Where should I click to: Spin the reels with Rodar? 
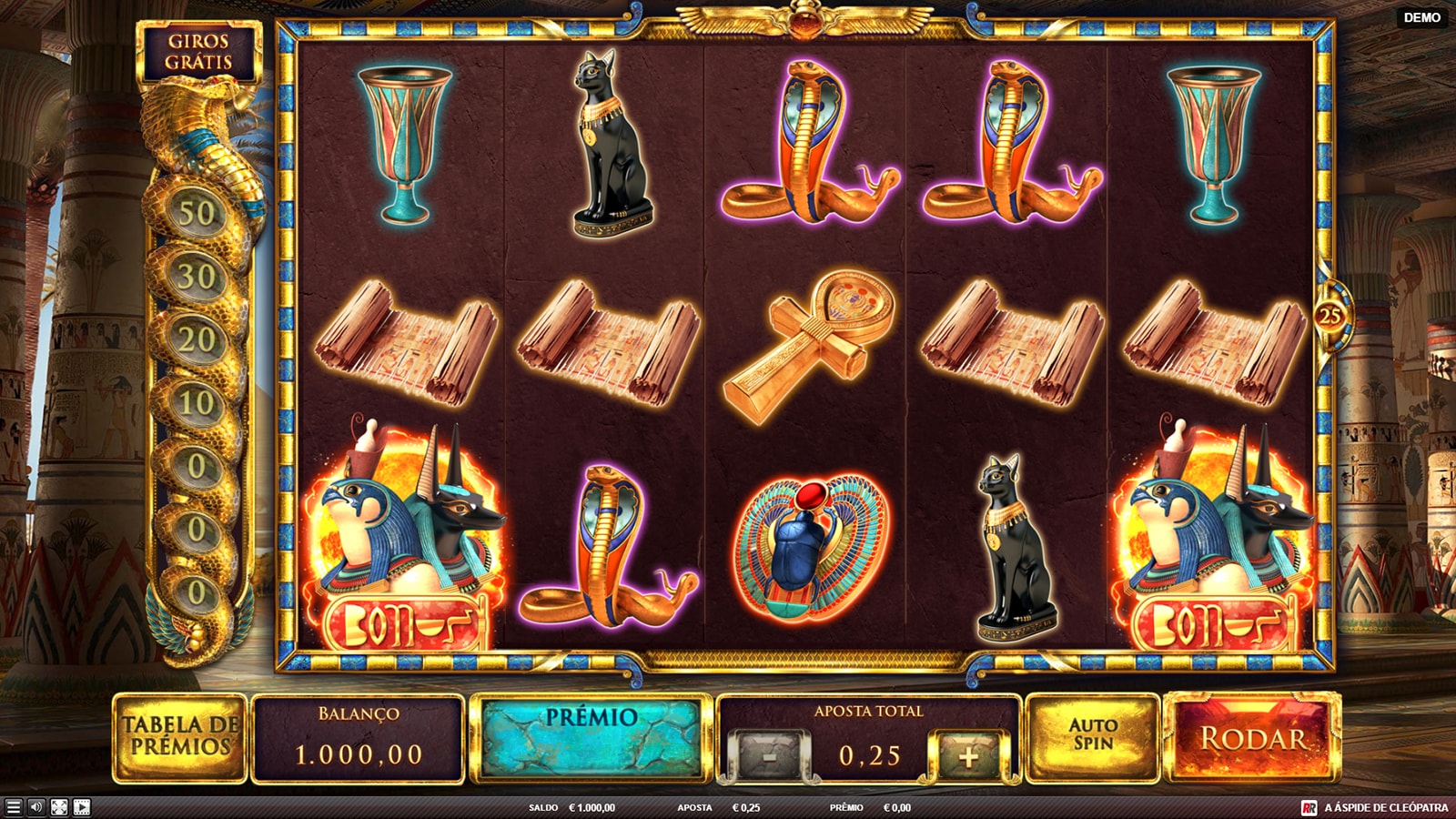[1252, 738]
